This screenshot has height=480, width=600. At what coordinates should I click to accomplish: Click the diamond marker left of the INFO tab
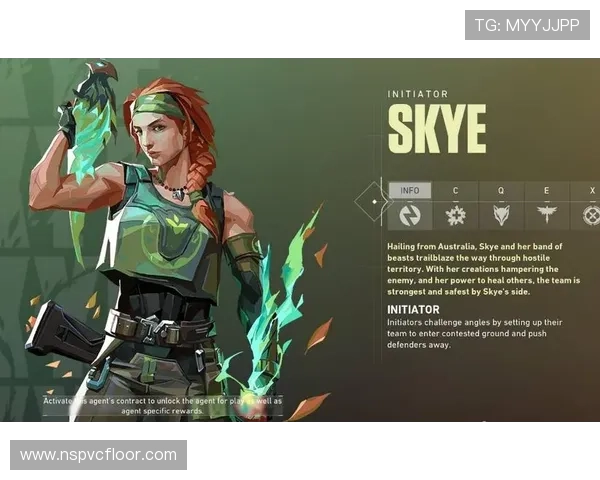[374, 202]
